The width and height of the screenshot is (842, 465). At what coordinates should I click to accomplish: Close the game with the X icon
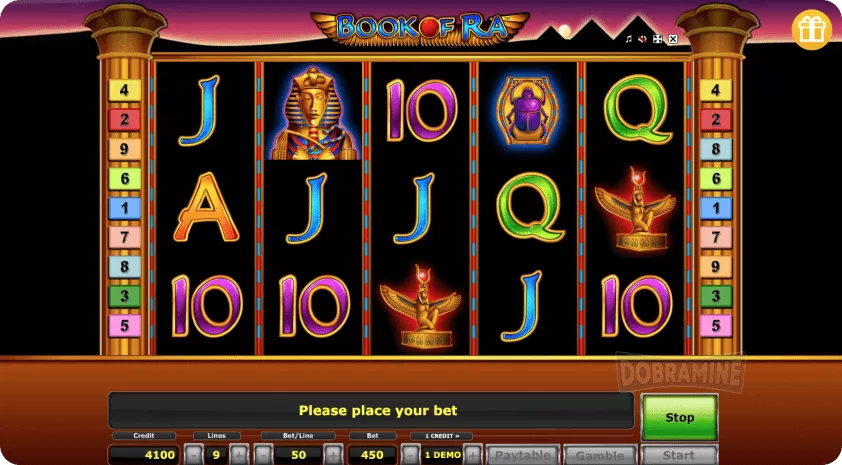point(673,39)
